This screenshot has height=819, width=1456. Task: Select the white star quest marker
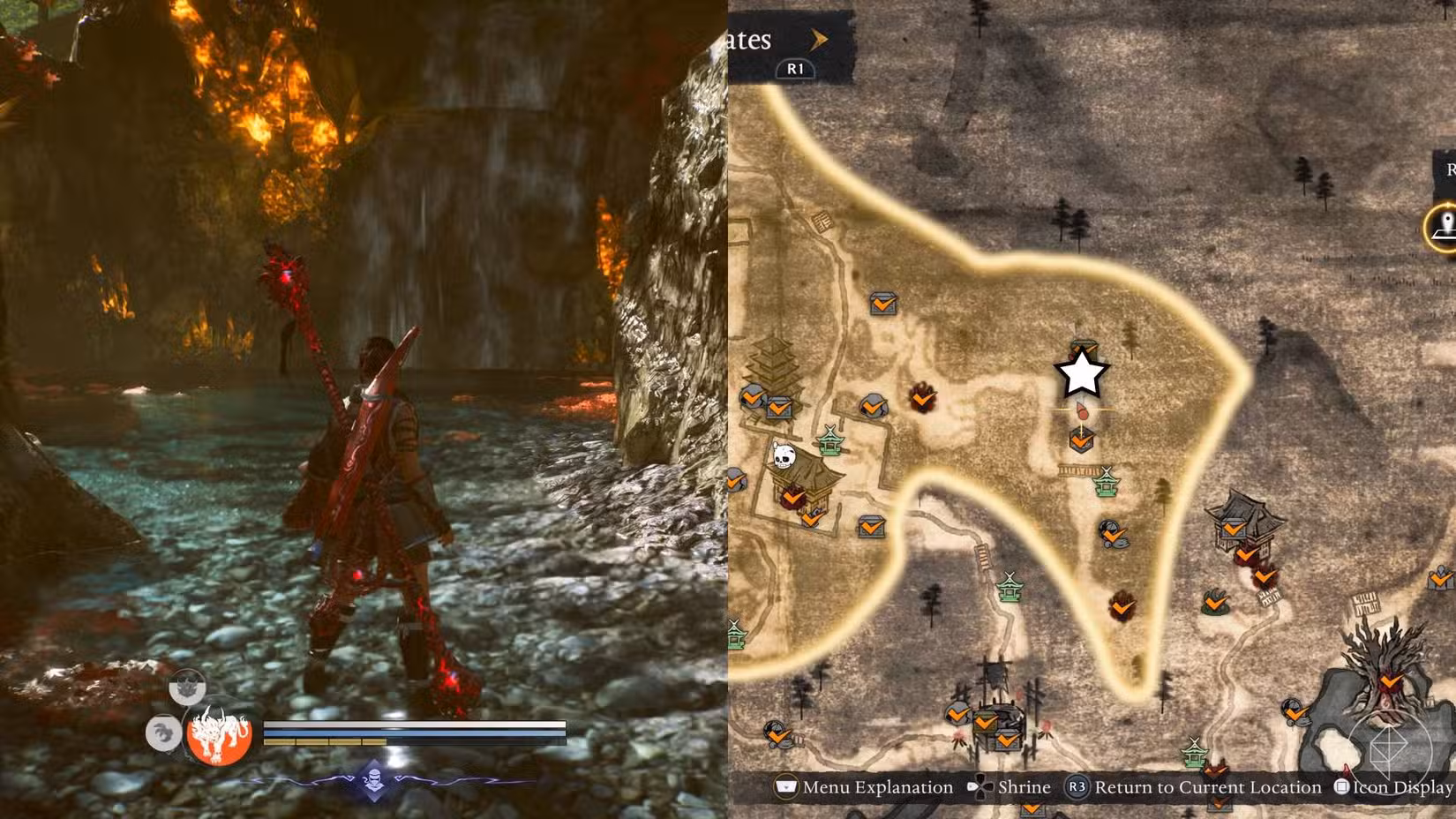point(1083,374)
